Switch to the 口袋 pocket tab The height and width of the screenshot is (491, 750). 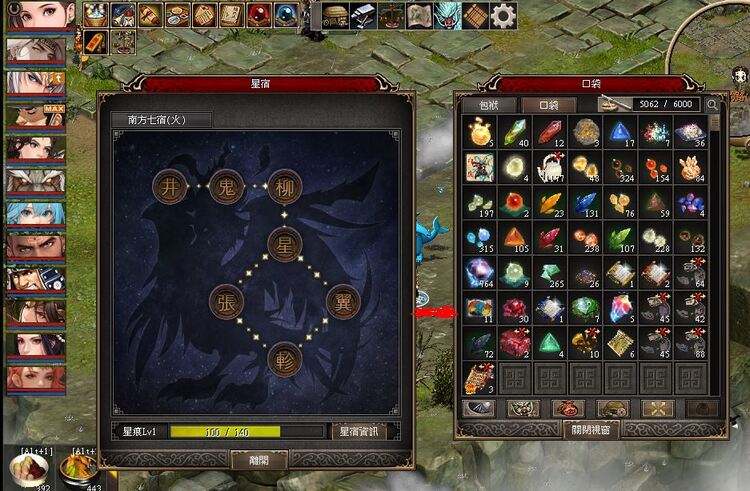point(547,104)
